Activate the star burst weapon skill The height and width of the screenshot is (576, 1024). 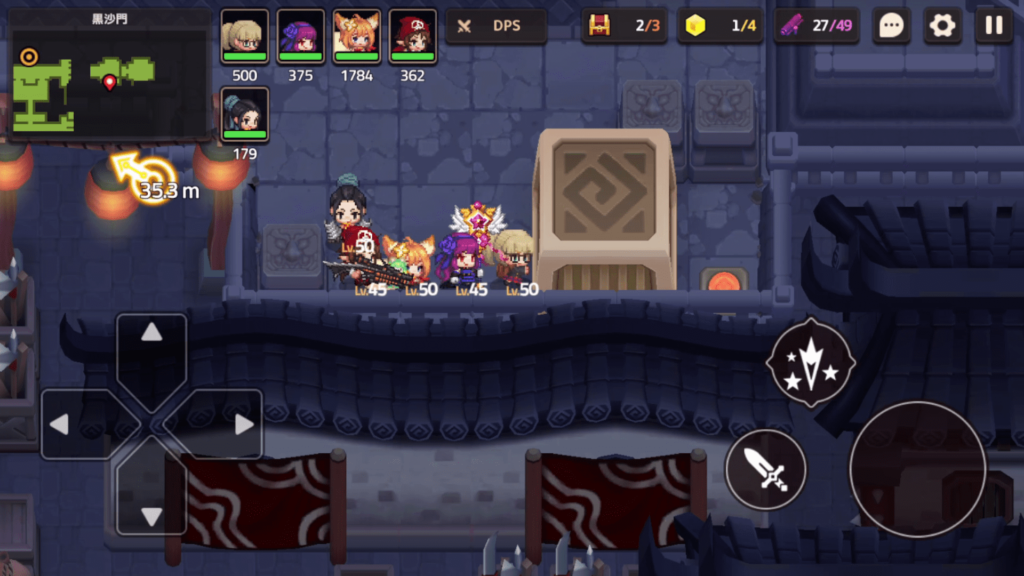[x=810, y=362]
